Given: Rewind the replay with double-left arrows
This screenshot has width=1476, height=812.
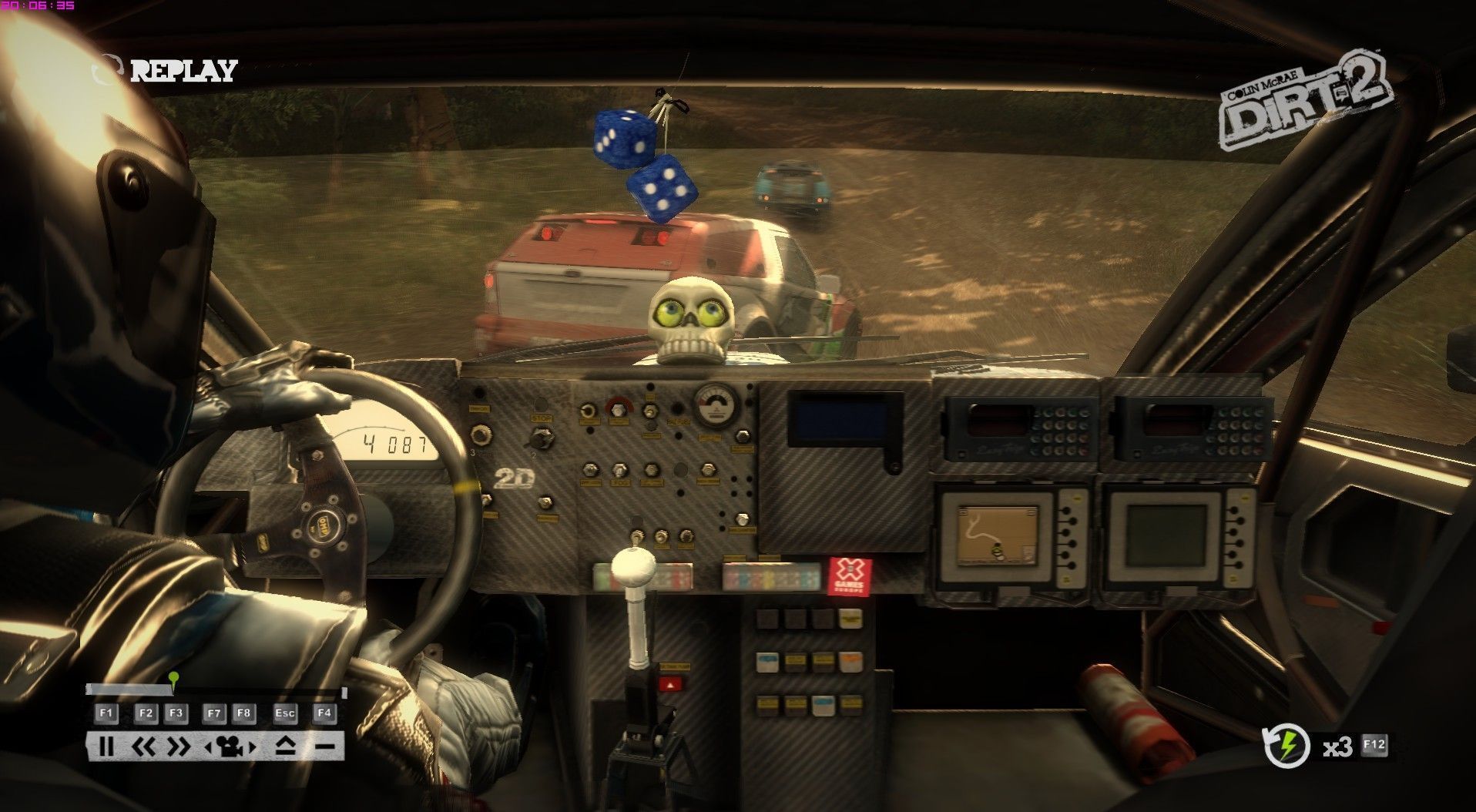Looking at the screenshot, I should (144, 746).
